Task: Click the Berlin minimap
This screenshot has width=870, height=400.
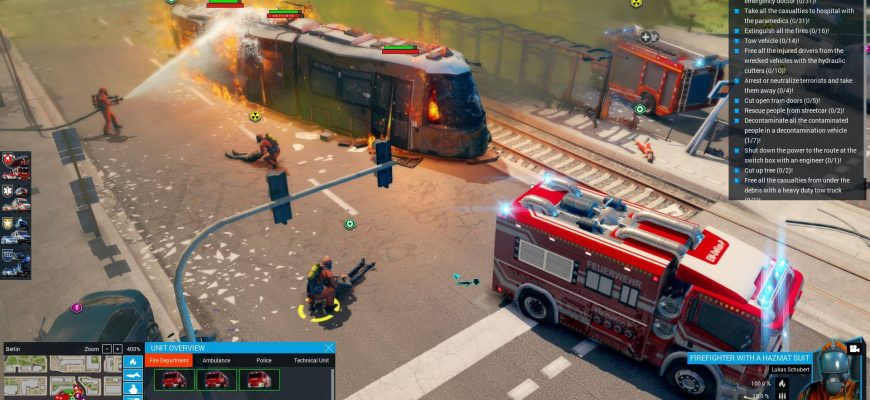Action: pos(62,377)
